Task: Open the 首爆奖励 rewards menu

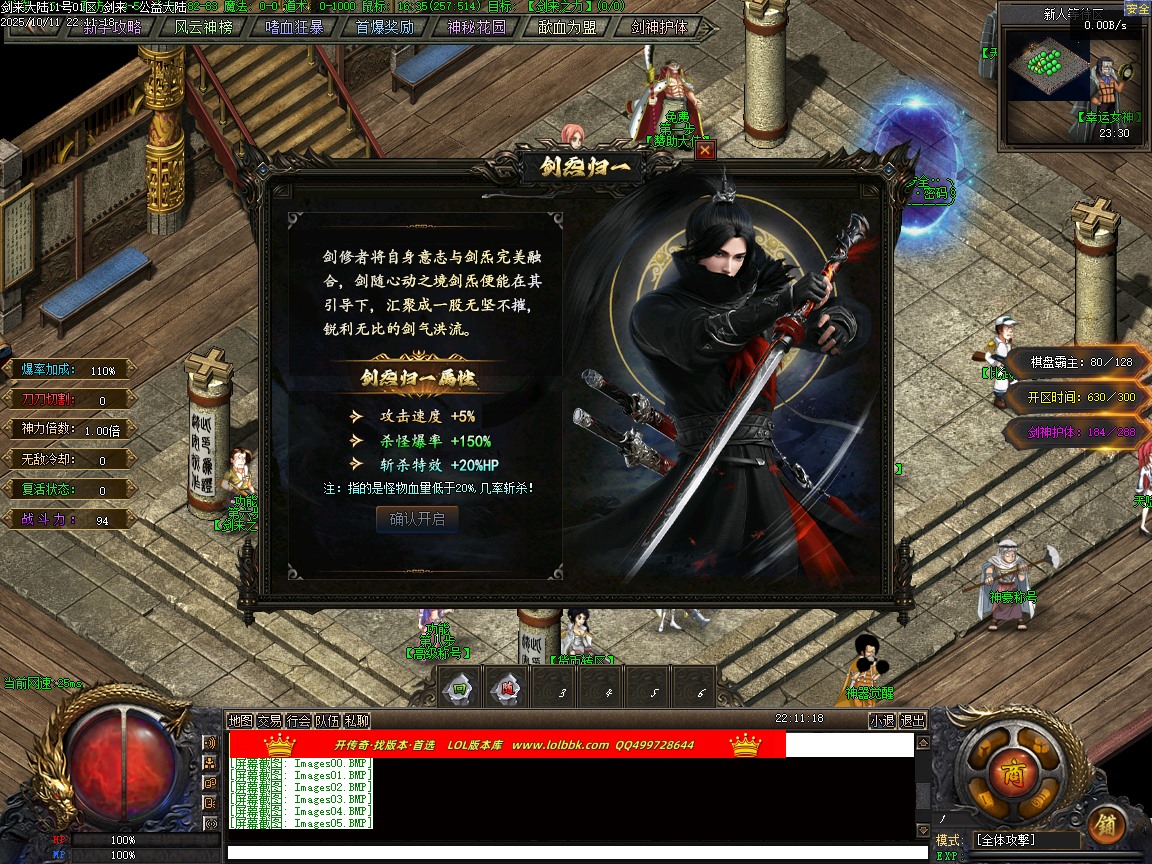Action: (x=385, y=27)
